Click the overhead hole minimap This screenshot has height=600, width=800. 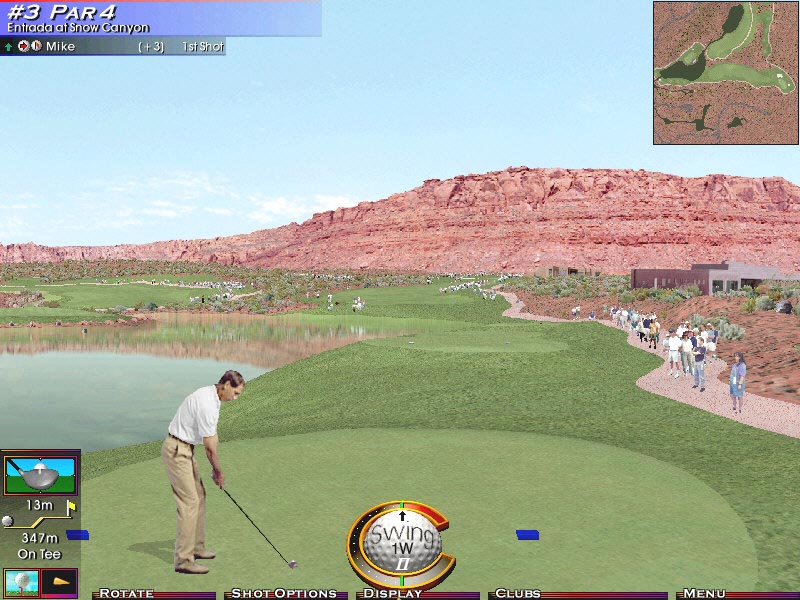(726, 72)
